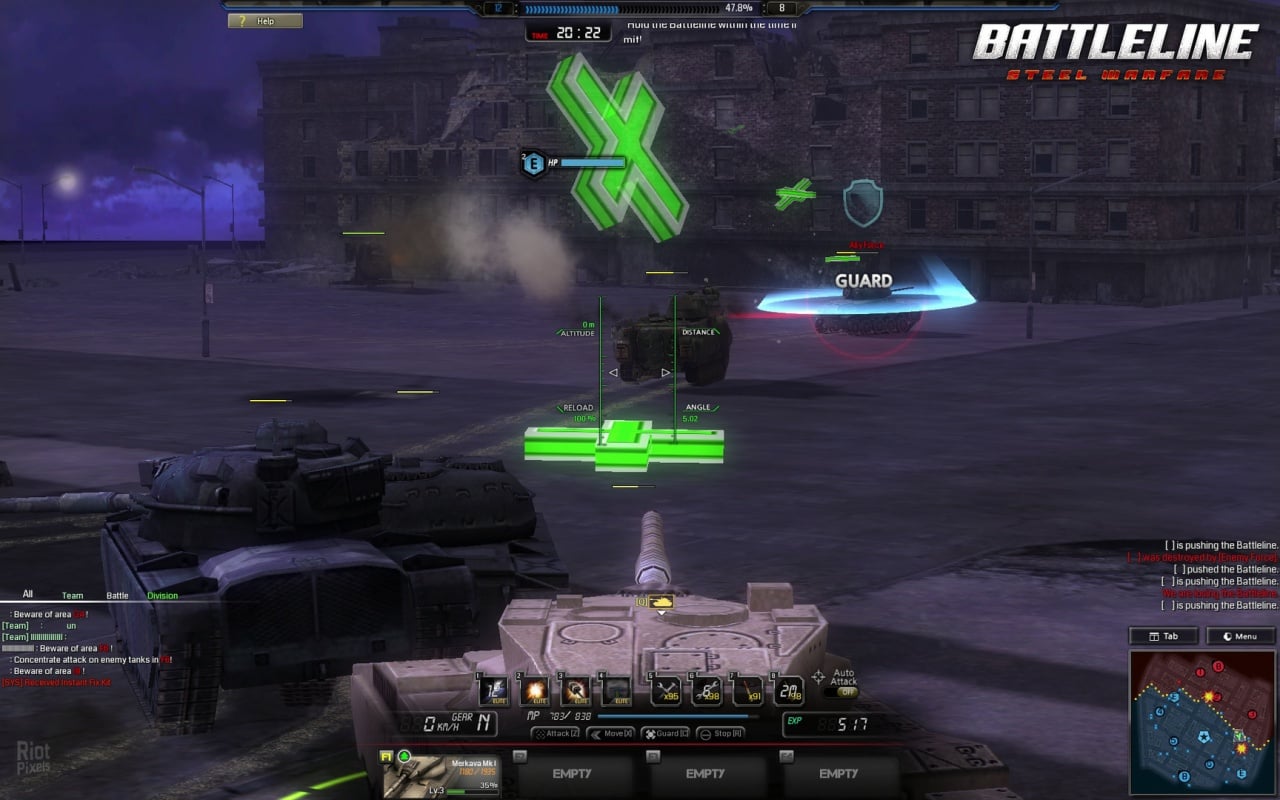1280x800 pixels.
Task: Issue the Attack command
Action: [x=556, y=733]
